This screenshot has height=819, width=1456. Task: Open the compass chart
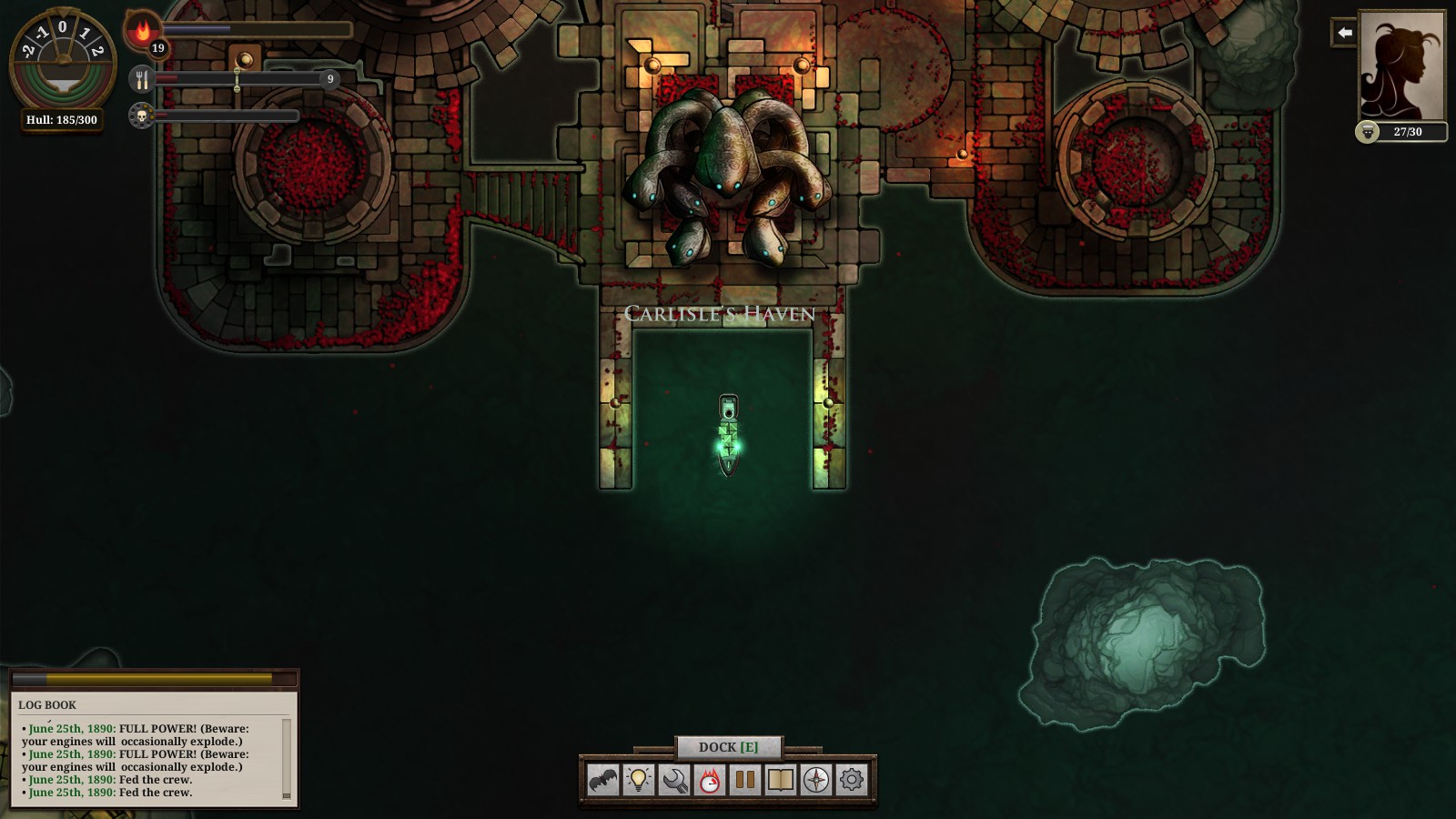(x=816, y=780)
